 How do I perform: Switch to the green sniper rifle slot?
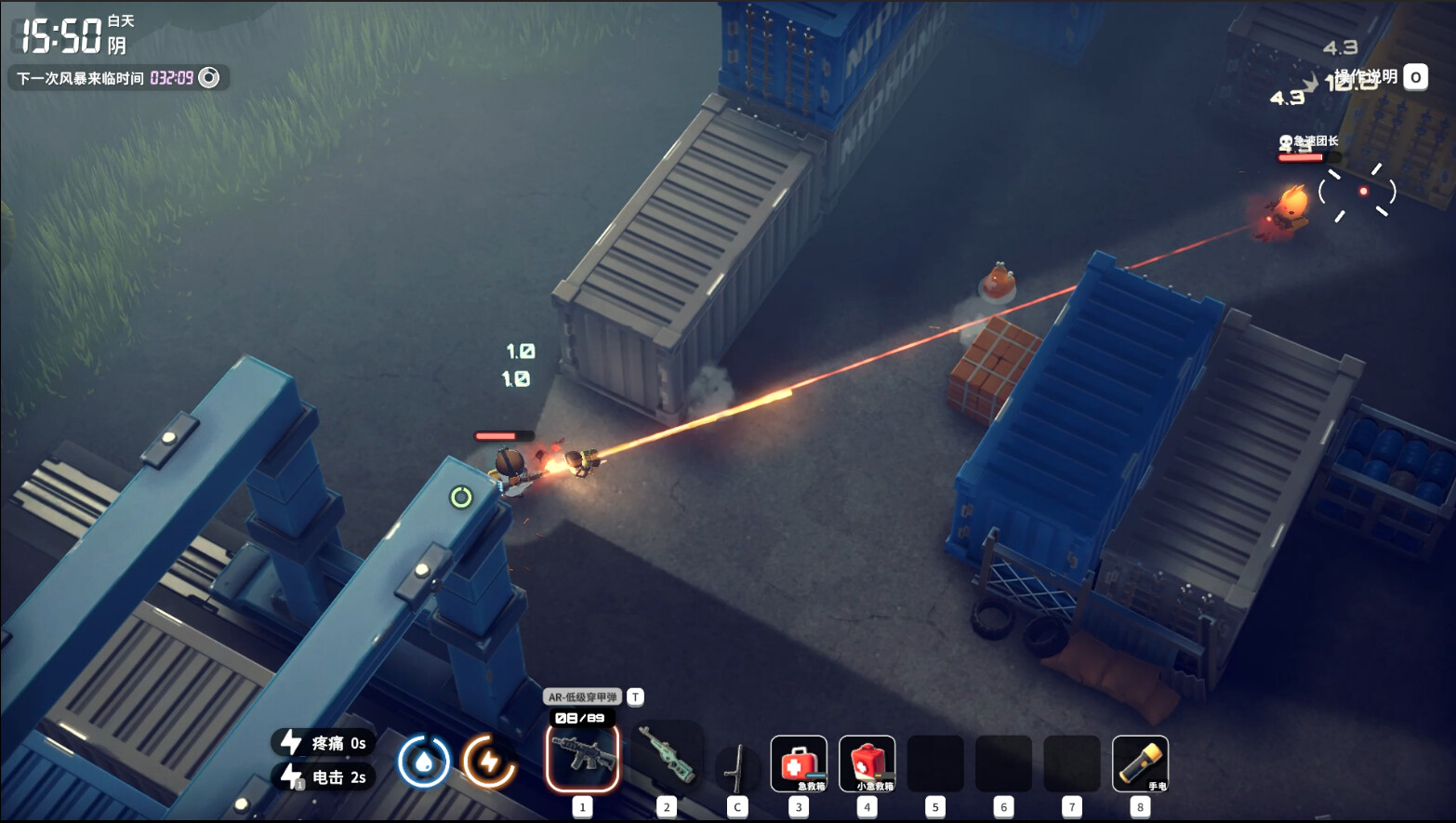667,759
